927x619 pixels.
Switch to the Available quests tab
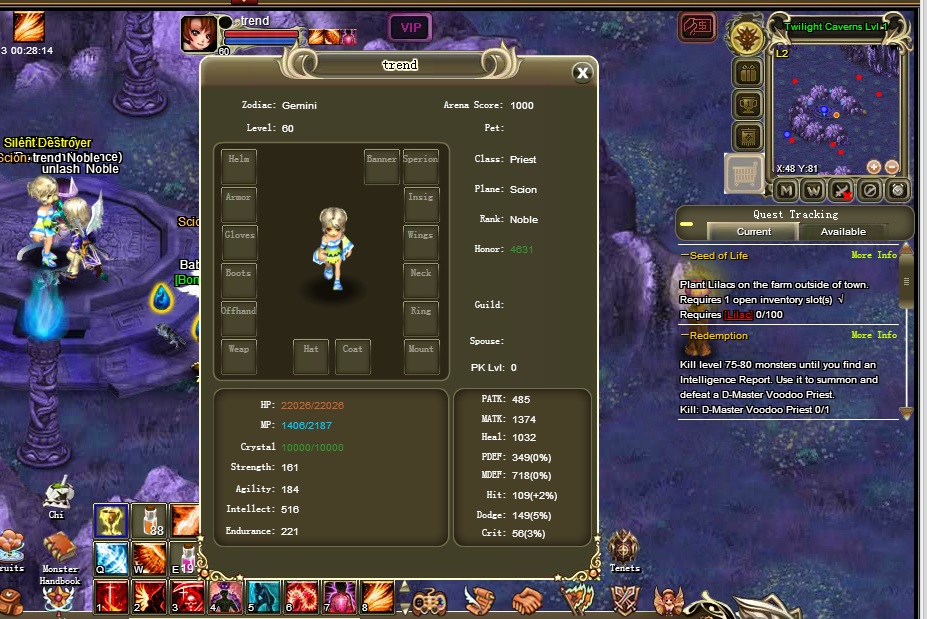(x=843, y=231)
